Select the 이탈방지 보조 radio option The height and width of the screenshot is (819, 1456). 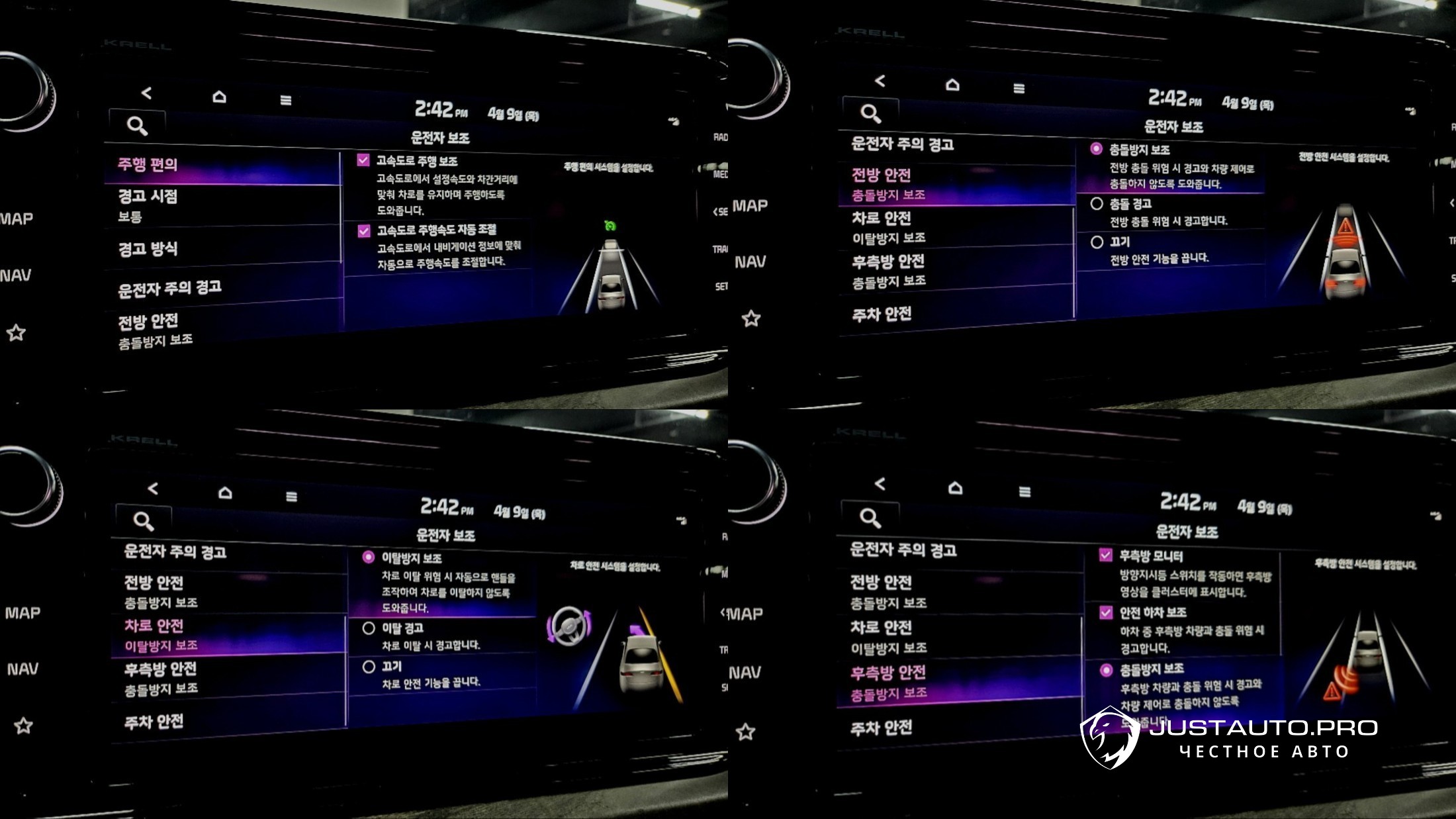click(x=369, y=557)
